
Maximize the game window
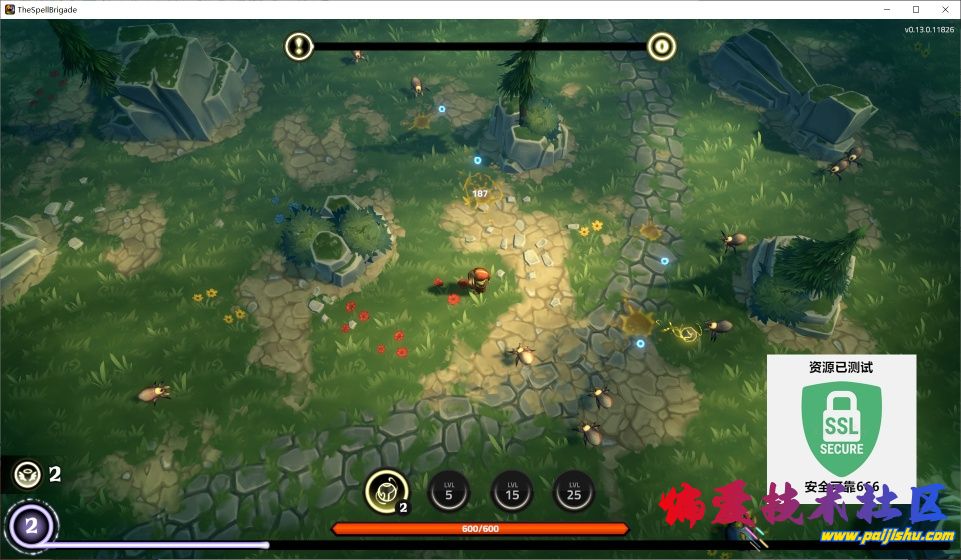click(915, 9)
